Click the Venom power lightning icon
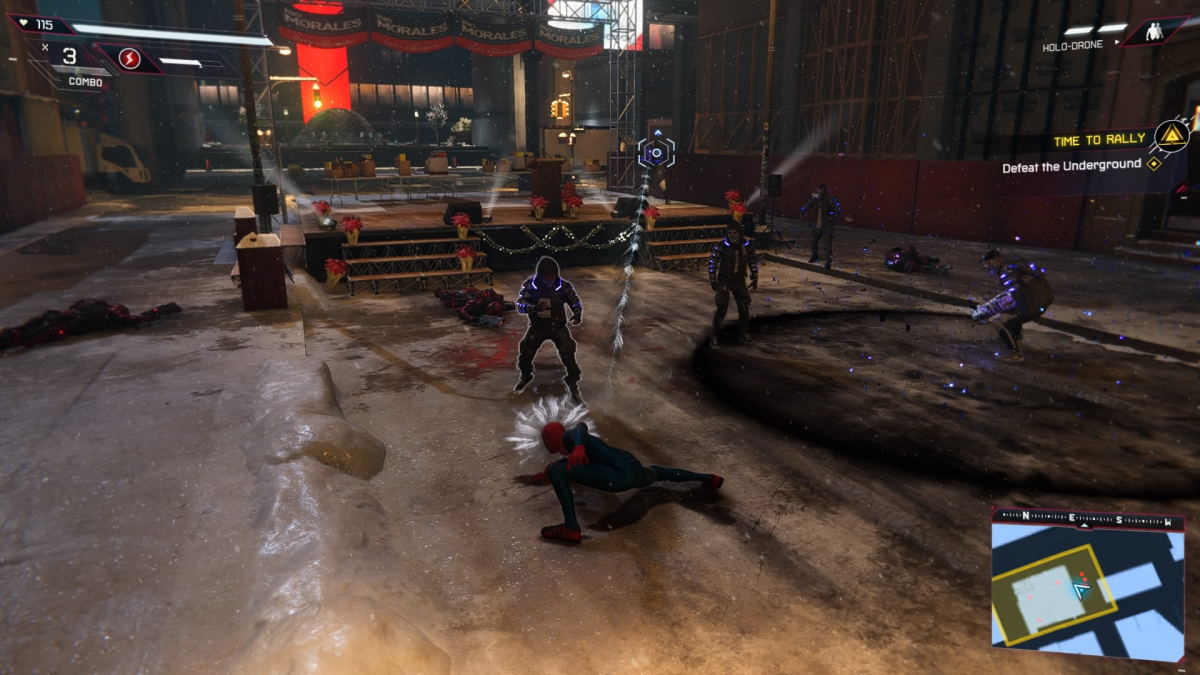This screenshot has width=1200, height=675. (129, 59)
